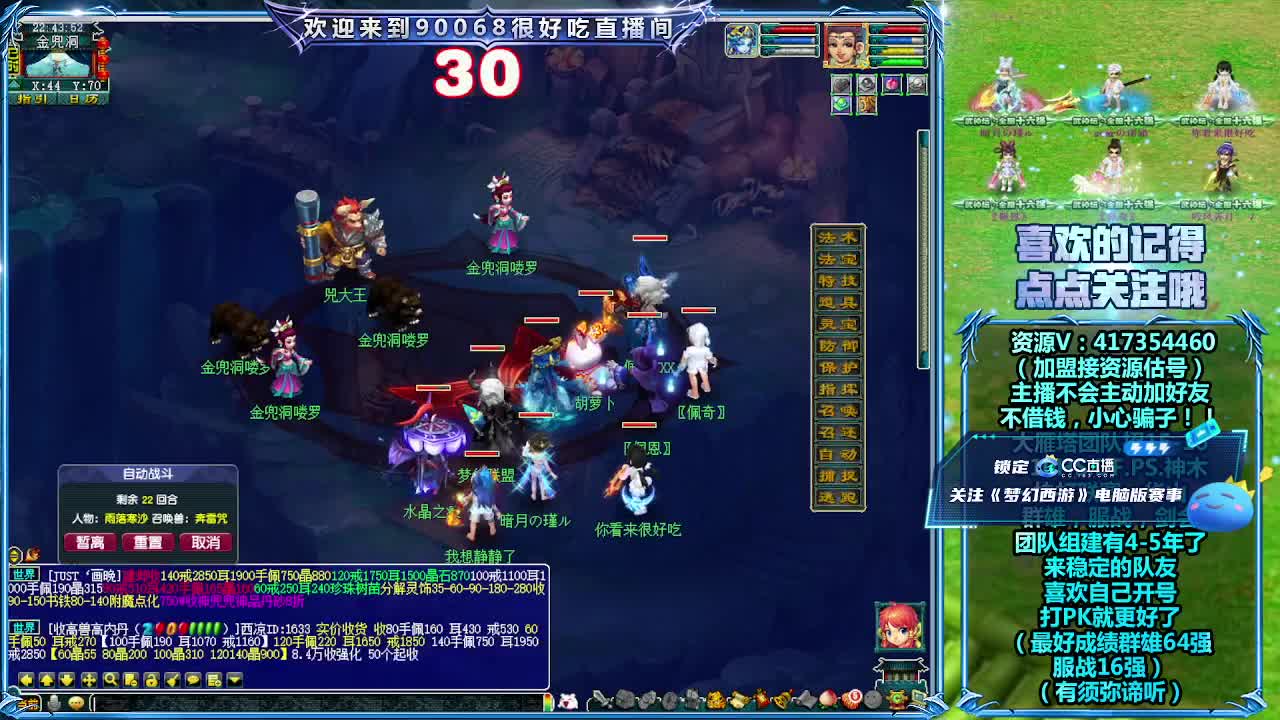Viewport: 1280px width, 720px height.
Task: Expand the chat window using the green up arrow
Action: coord(46,682)
